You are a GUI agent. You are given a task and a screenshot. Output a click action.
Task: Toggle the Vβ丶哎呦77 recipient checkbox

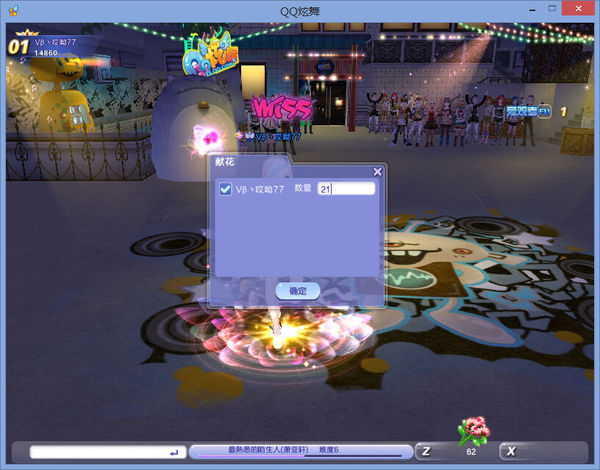225,189
